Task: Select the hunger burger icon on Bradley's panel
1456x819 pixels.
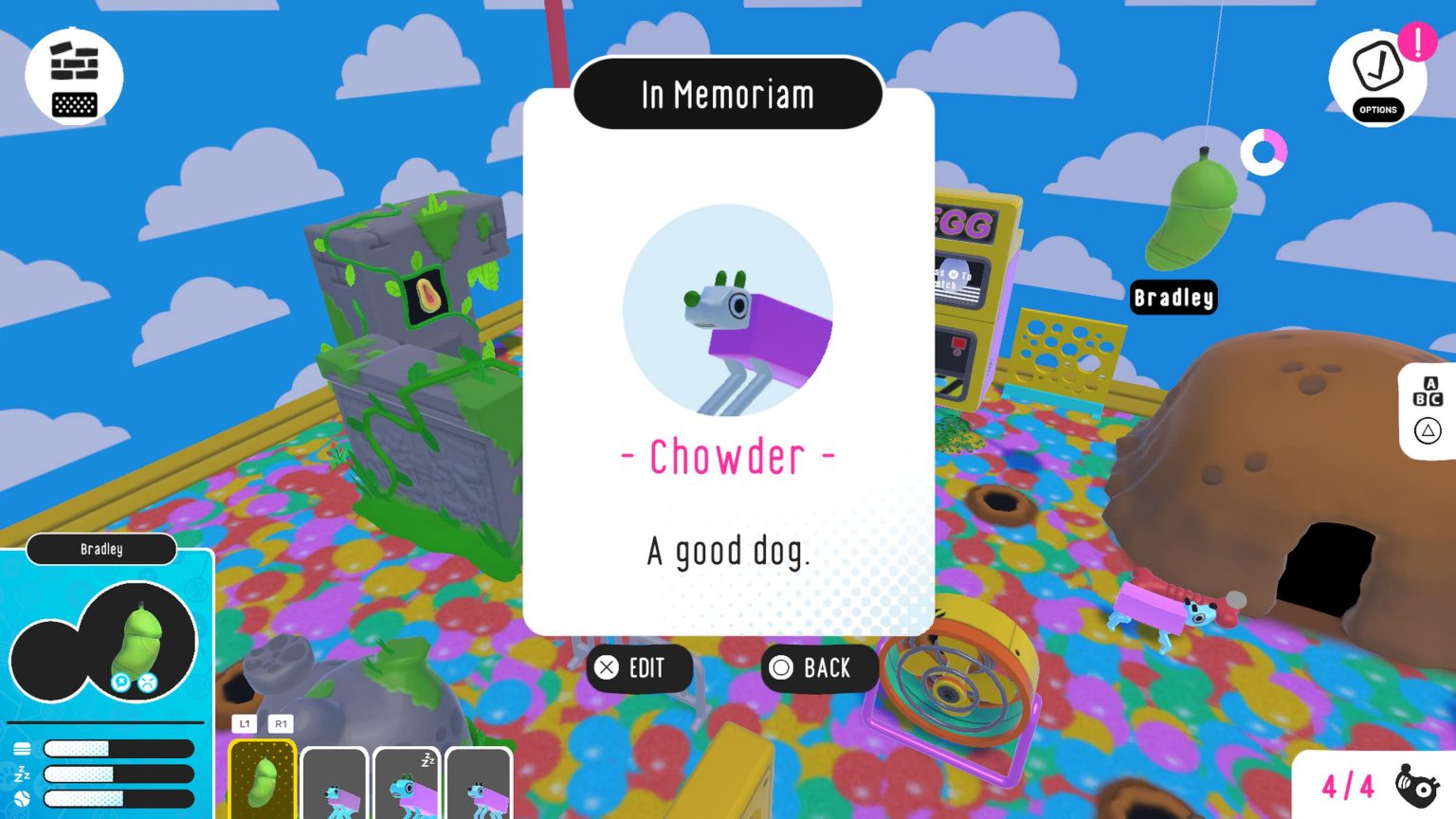Action: [21, 749]
